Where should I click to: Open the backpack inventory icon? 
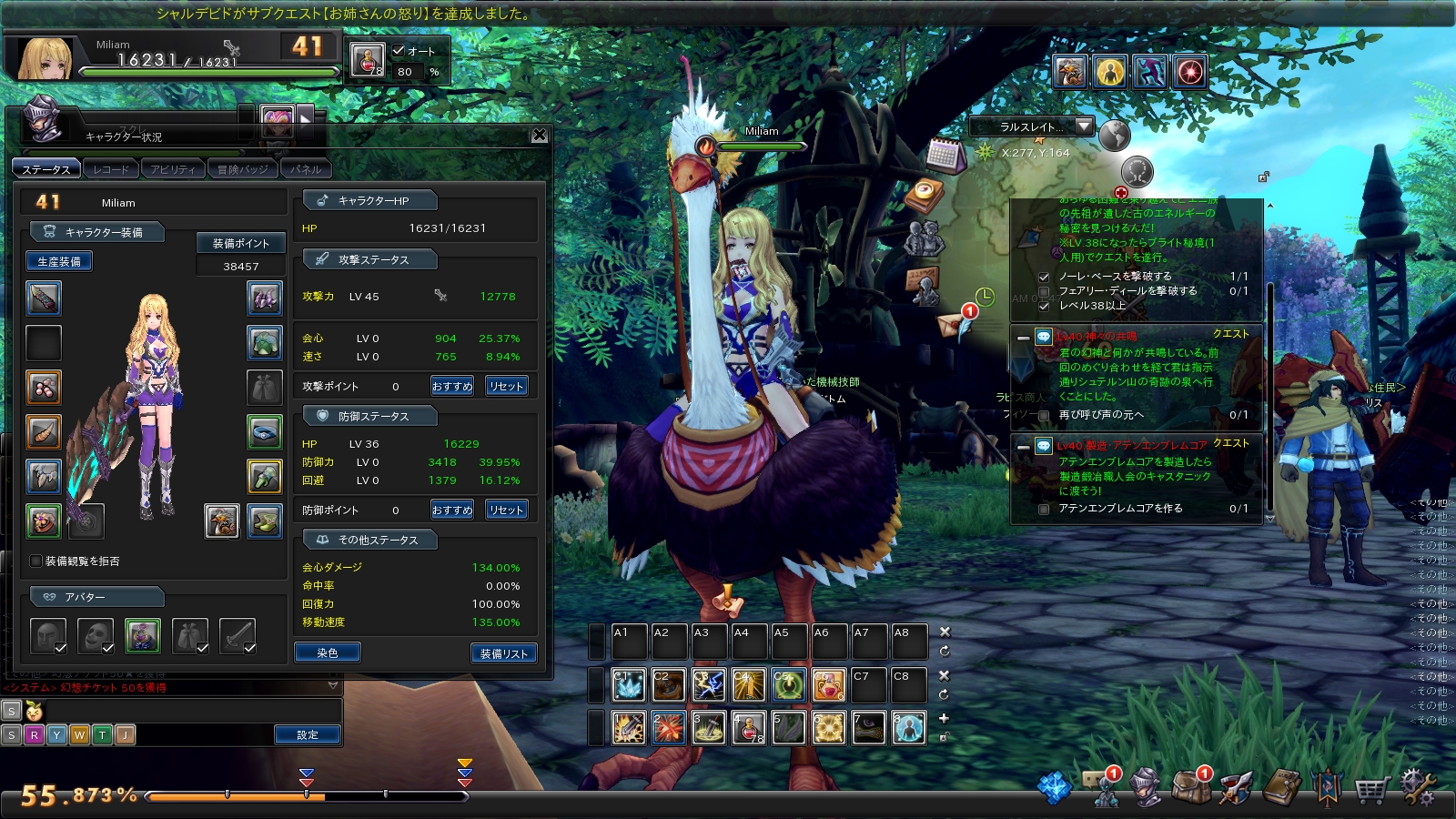click(x=1188, y=788)
